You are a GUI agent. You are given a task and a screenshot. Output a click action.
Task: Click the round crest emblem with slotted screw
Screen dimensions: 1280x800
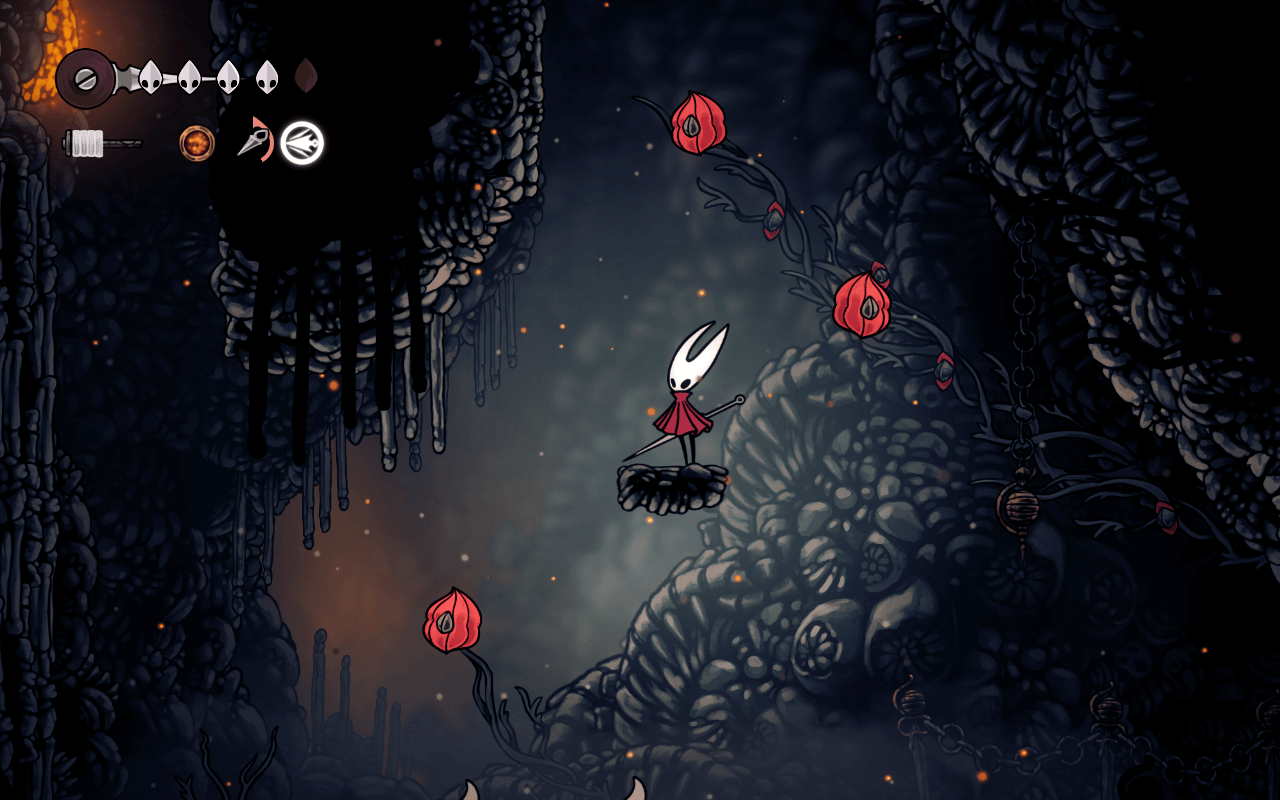click(84, 77)
